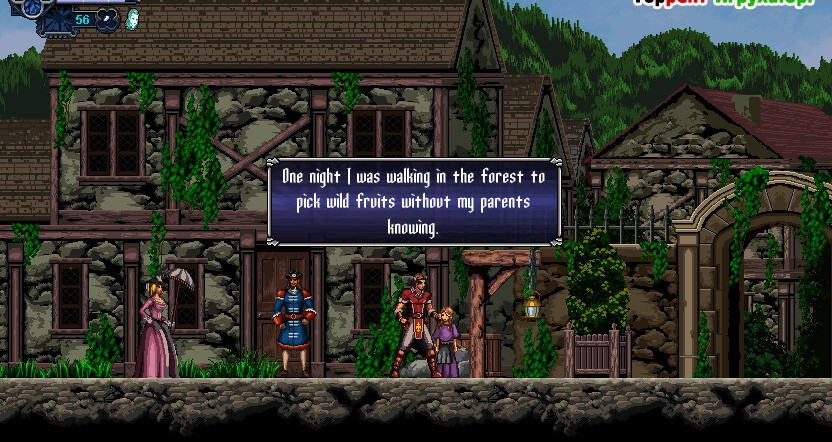The image size is (832, 442).
Task: Click the blue crystal emblem in the HUD
Action: pyautogui.click(x=34, y=7)
